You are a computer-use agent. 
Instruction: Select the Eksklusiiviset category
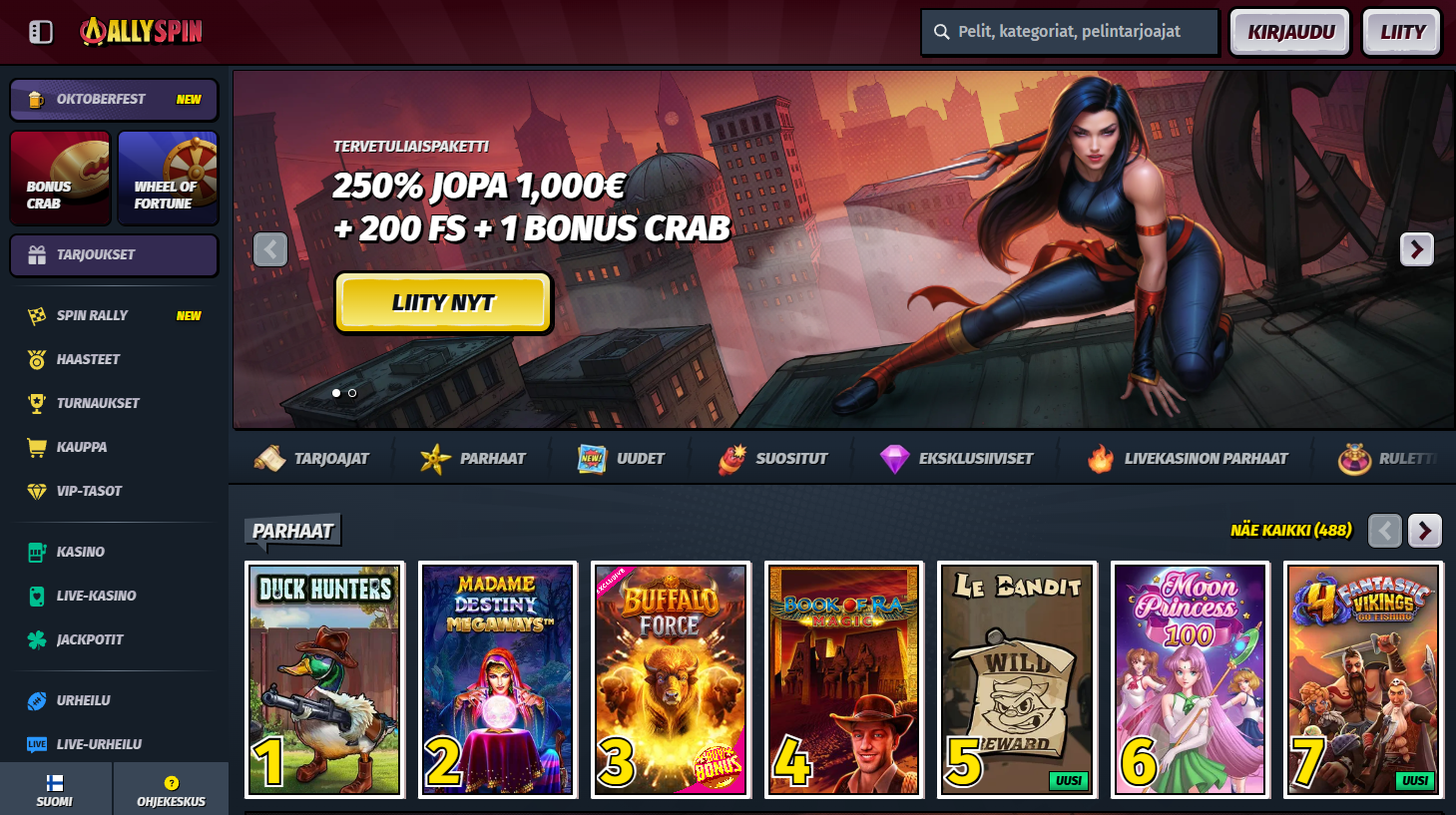957,459
